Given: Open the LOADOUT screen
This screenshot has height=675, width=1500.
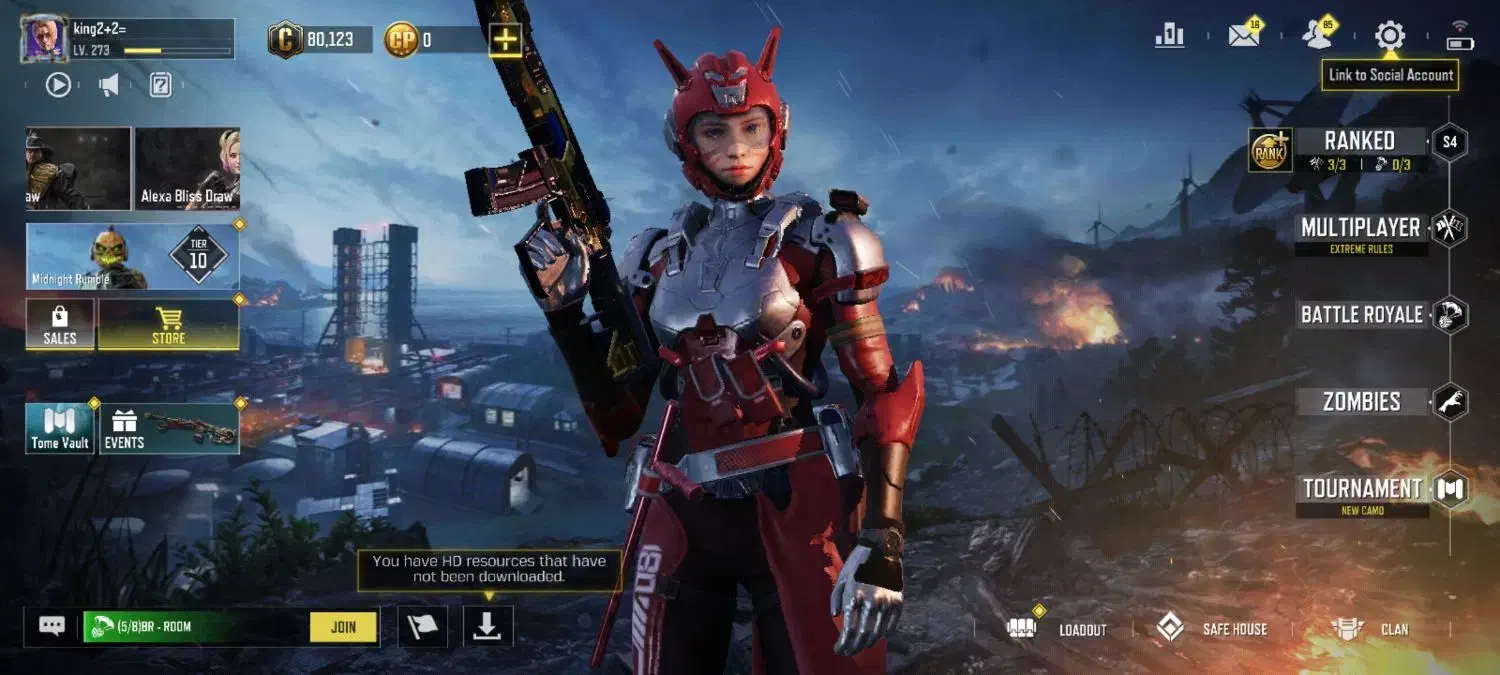Looking at the screenshot, I should coord(1058,629).
